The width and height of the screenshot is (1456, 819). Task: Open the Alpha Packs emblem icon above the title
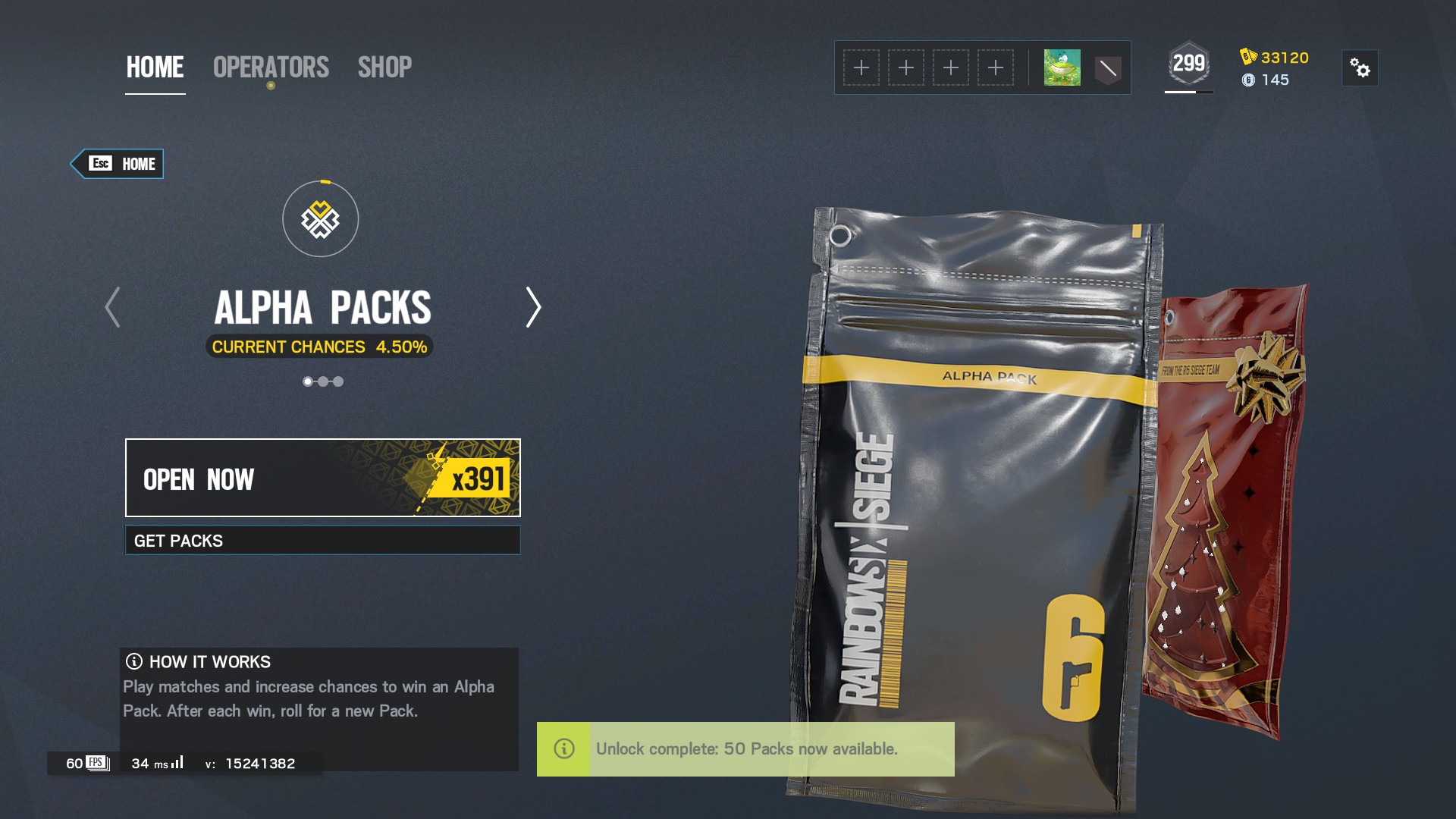(x=319, y=218)
